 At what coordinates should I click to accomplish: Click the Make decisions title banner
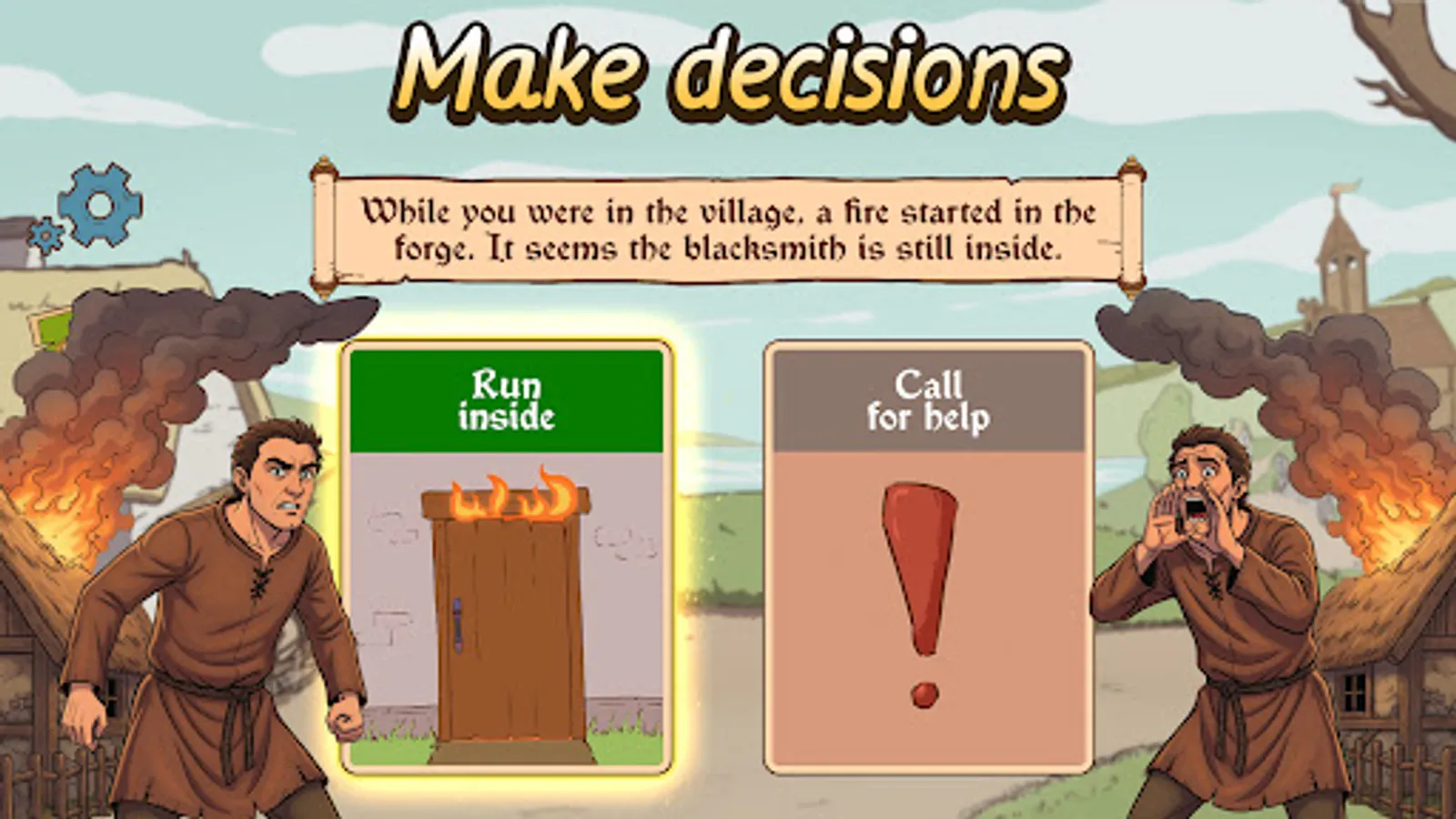[728, 68]
